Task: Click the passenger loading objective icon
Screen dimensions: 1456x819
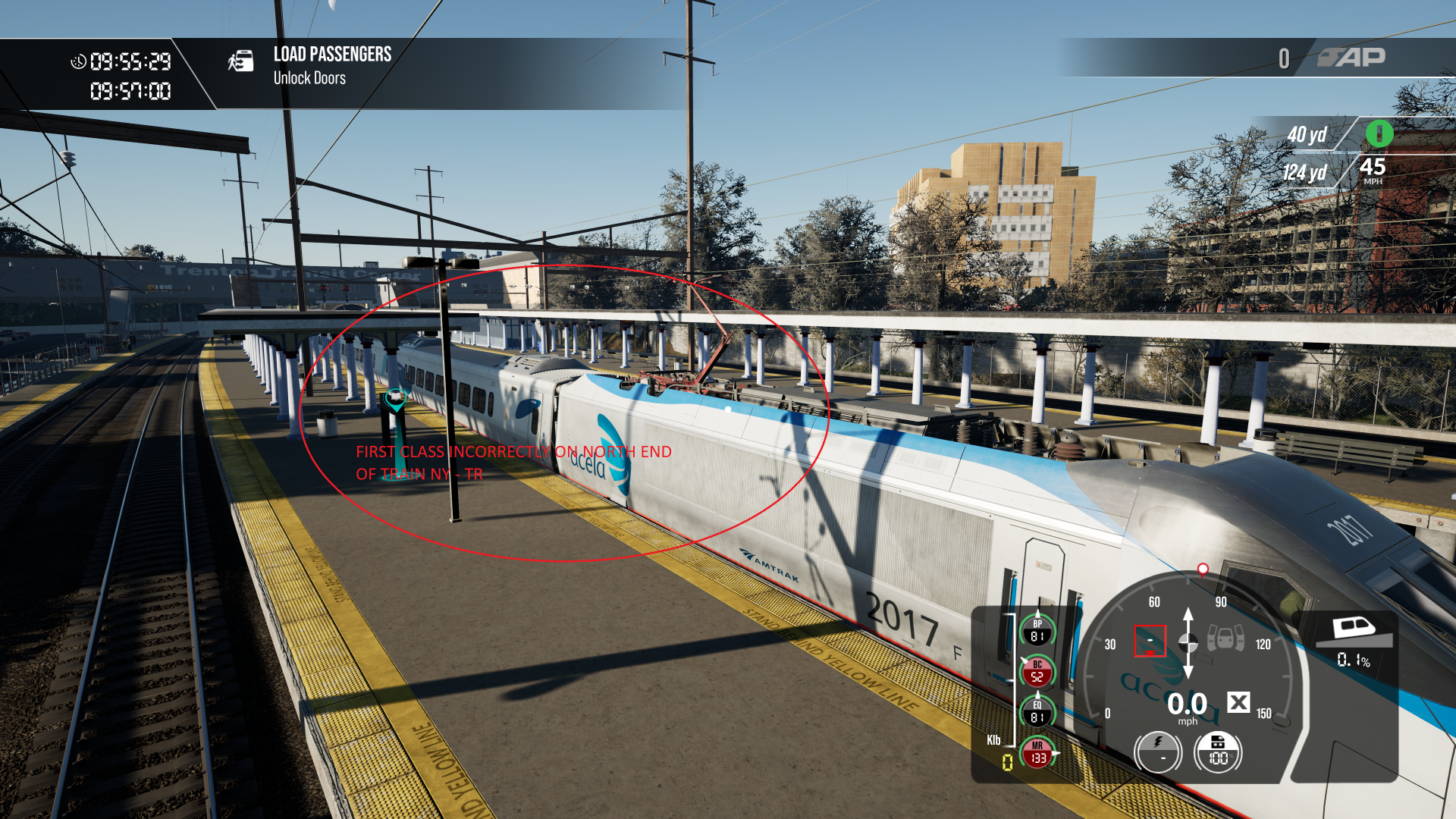Action: coord(241,61)
